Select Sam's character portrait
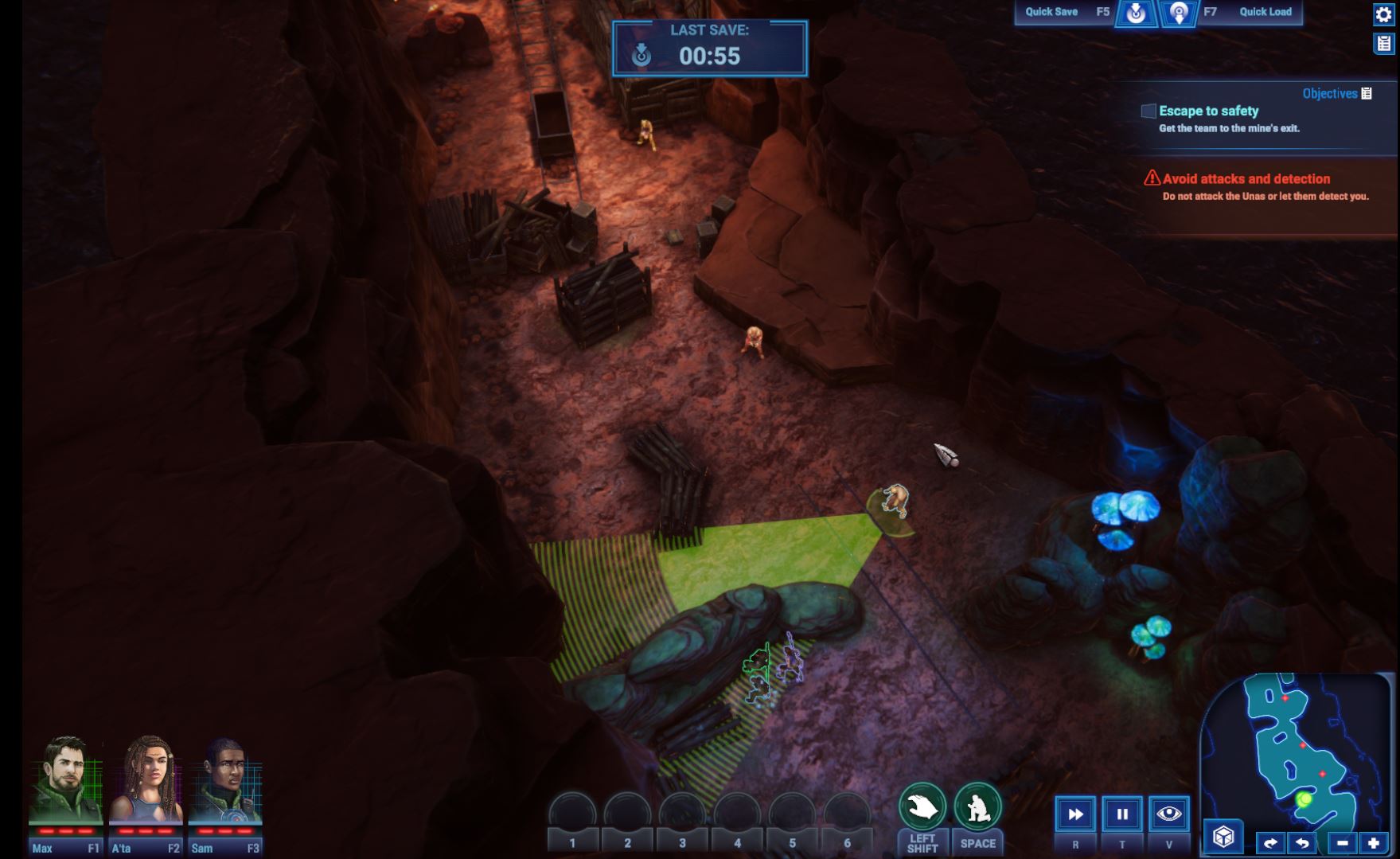Screen dimensions: 1400x859 pos(225,780)
